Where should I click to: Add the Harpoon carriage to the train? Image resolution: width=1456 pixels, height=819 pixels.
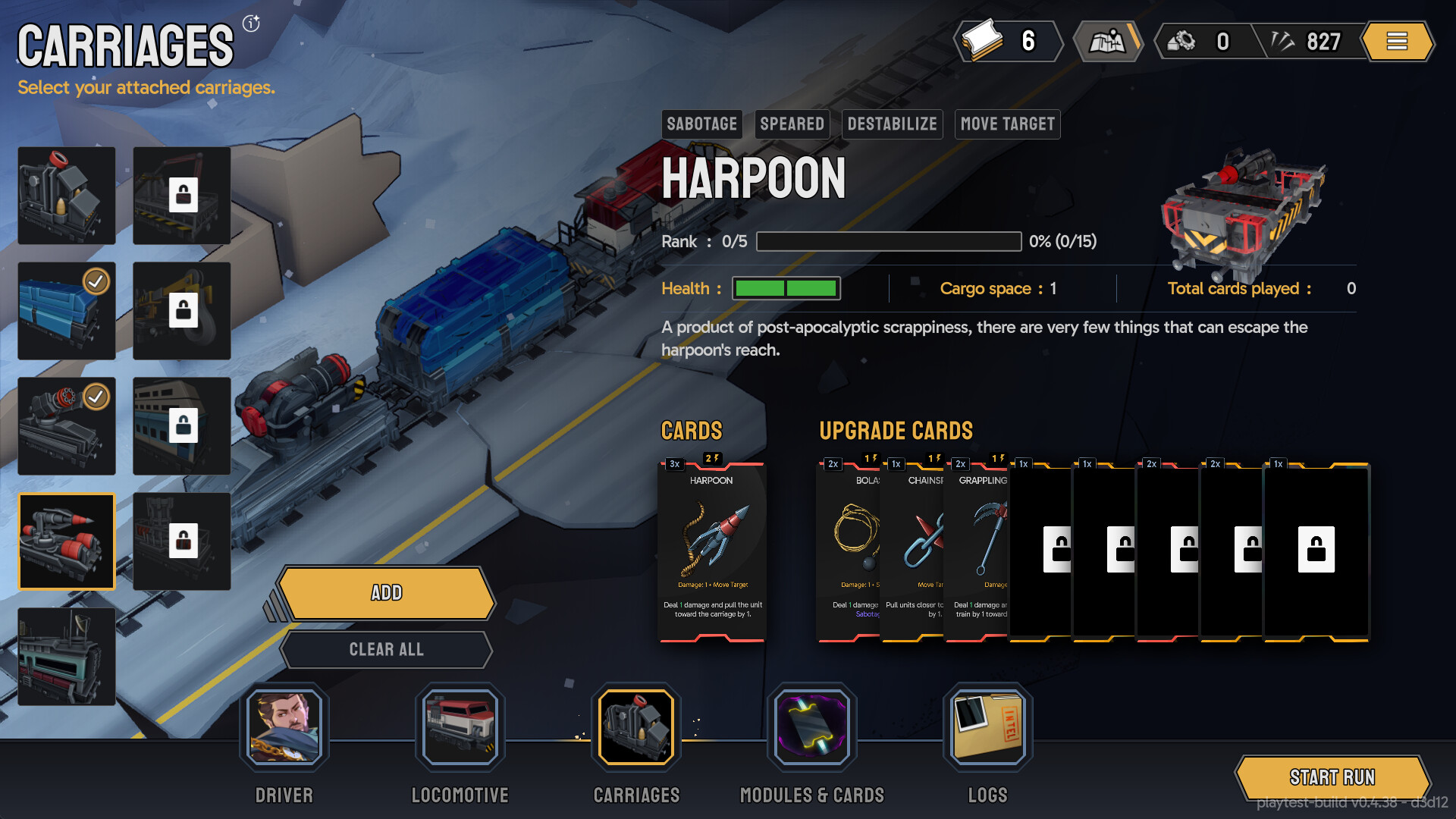click(x=386, y=593)
